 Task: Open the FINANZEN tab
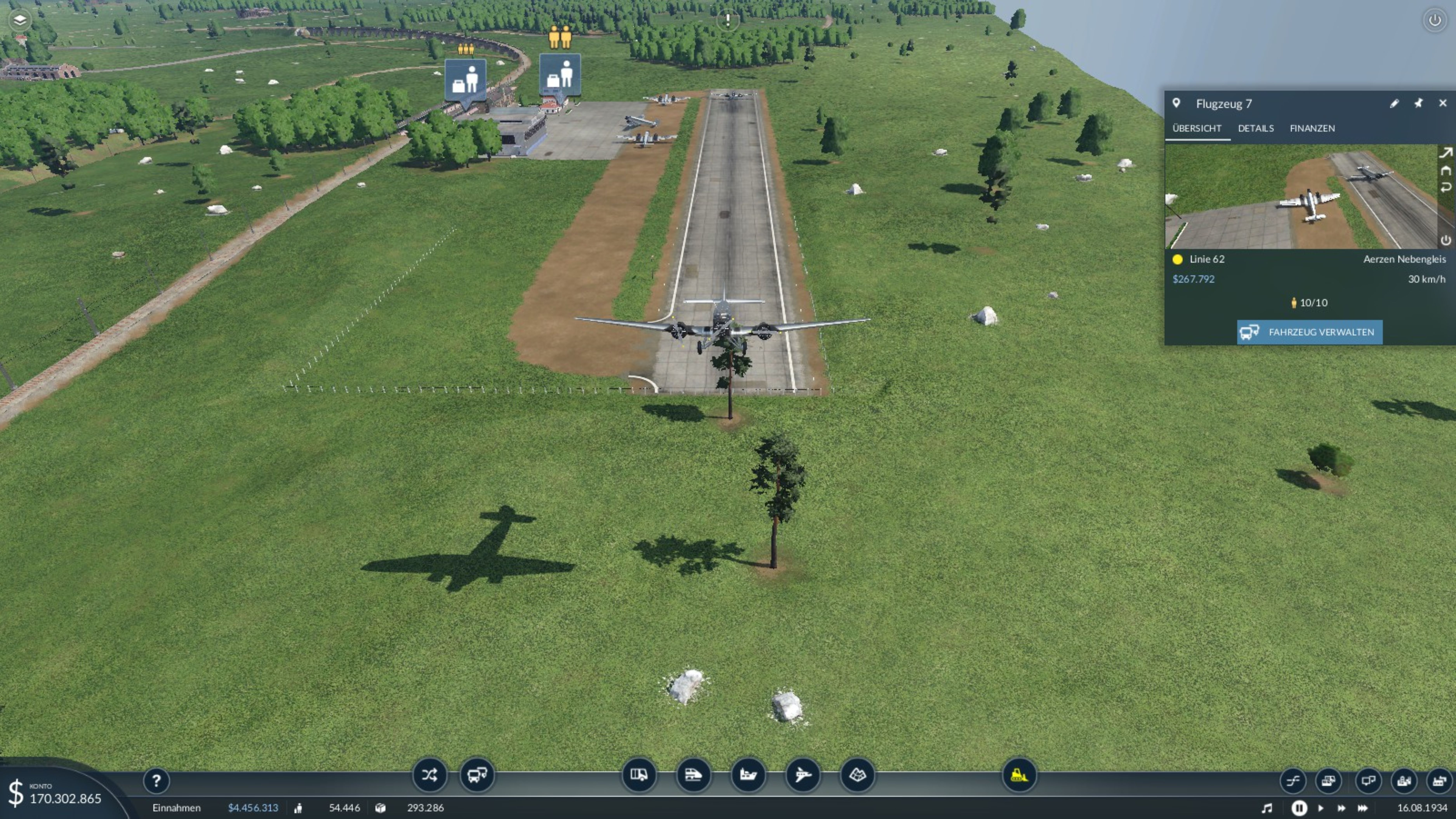[1312, 128]
